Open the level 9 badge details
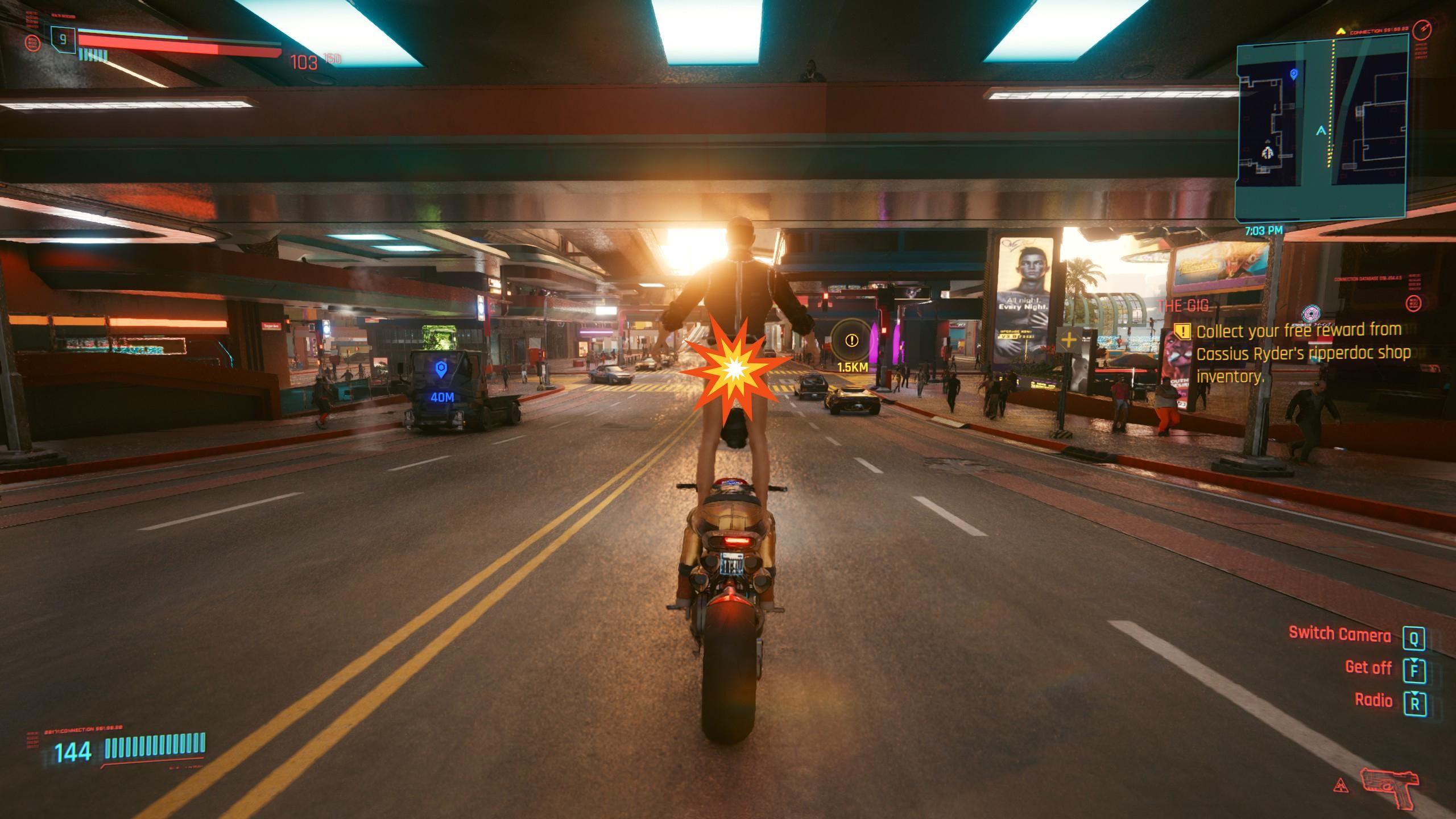Image resolution: width=1456 pixels, height=819 pixels. click(62, 40)
